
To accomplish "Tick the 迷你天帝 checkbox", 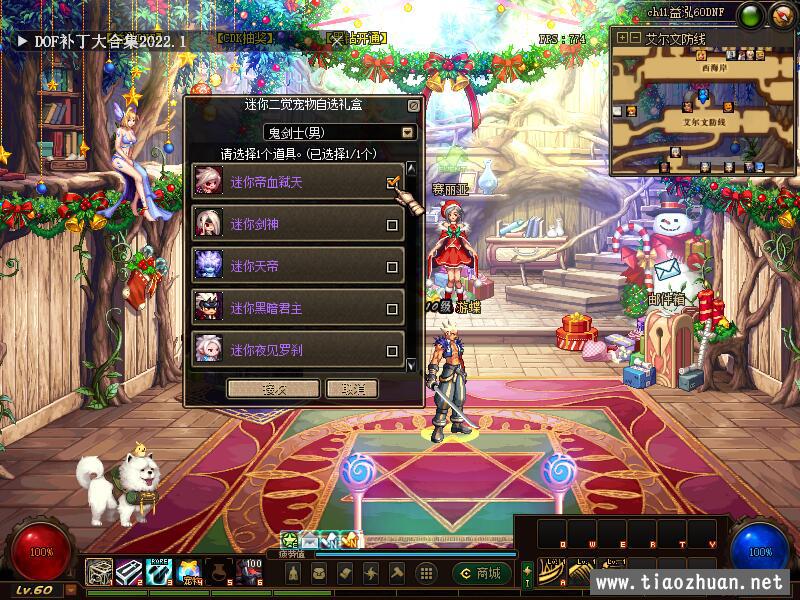I will pos(392,267).
